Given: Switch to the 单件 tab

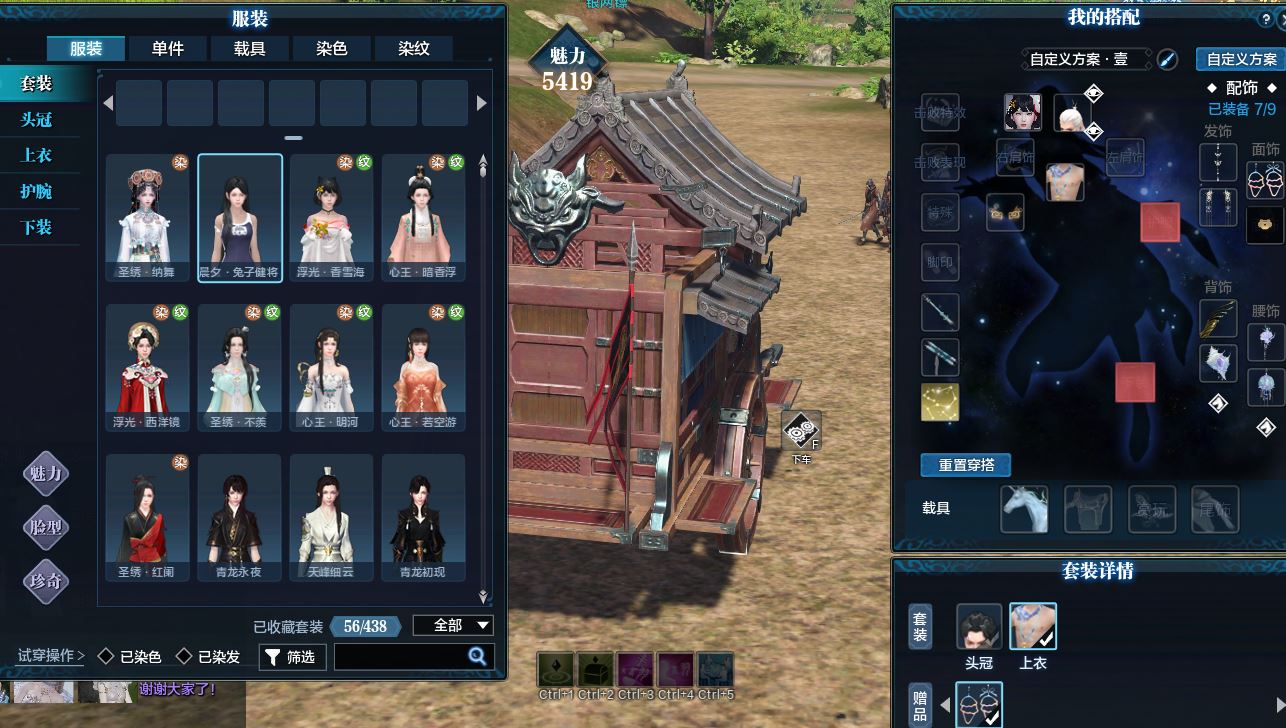Looking at the screenshot, I should (x=168, y=48).
